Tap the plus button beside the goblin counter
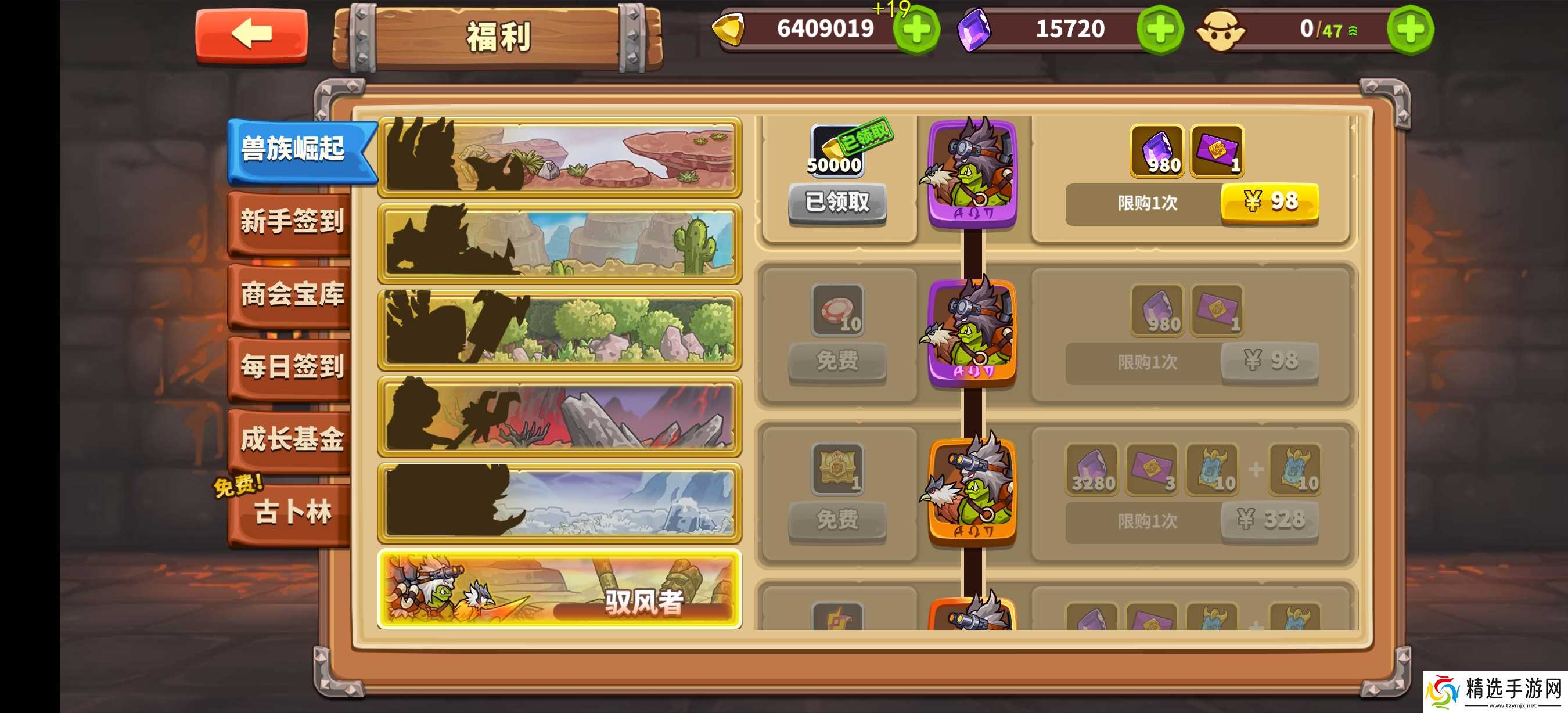The image size is (1568, 713). coord(1409,30)
